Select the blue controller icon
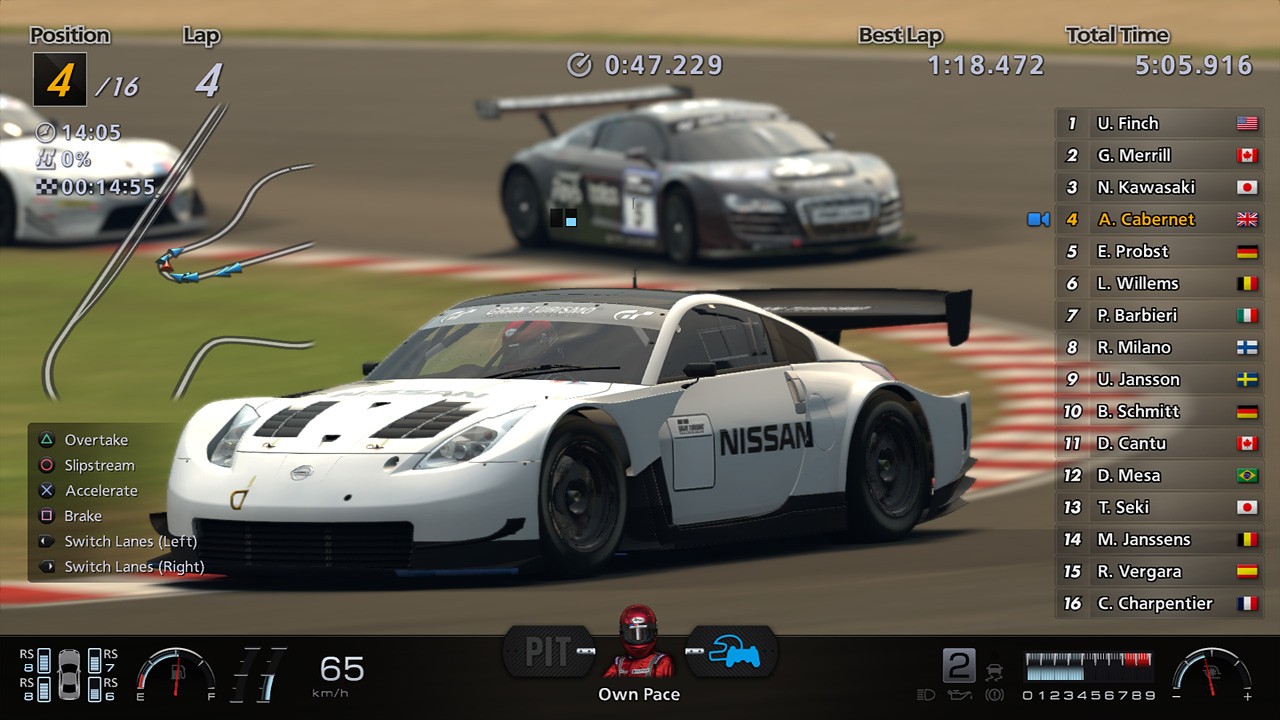1280x720 pixels. click(732, 652)
